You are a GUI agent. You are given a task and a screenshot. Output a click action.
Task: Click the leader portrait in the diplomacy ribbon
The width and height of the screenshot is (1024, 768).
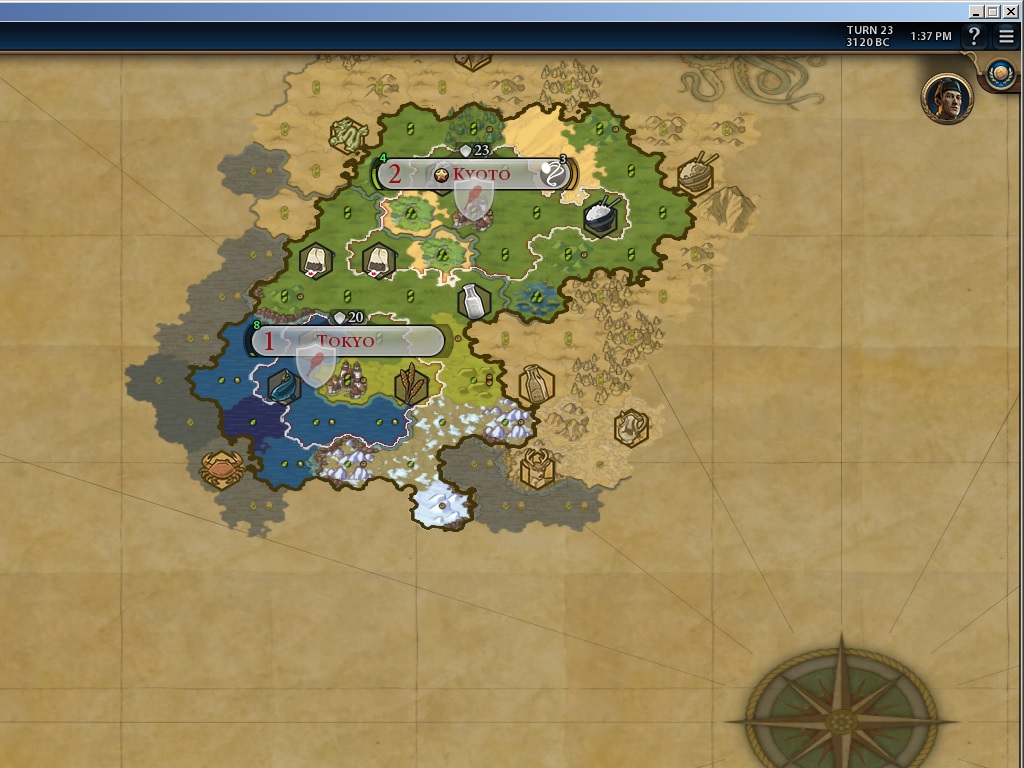[947, 98]
